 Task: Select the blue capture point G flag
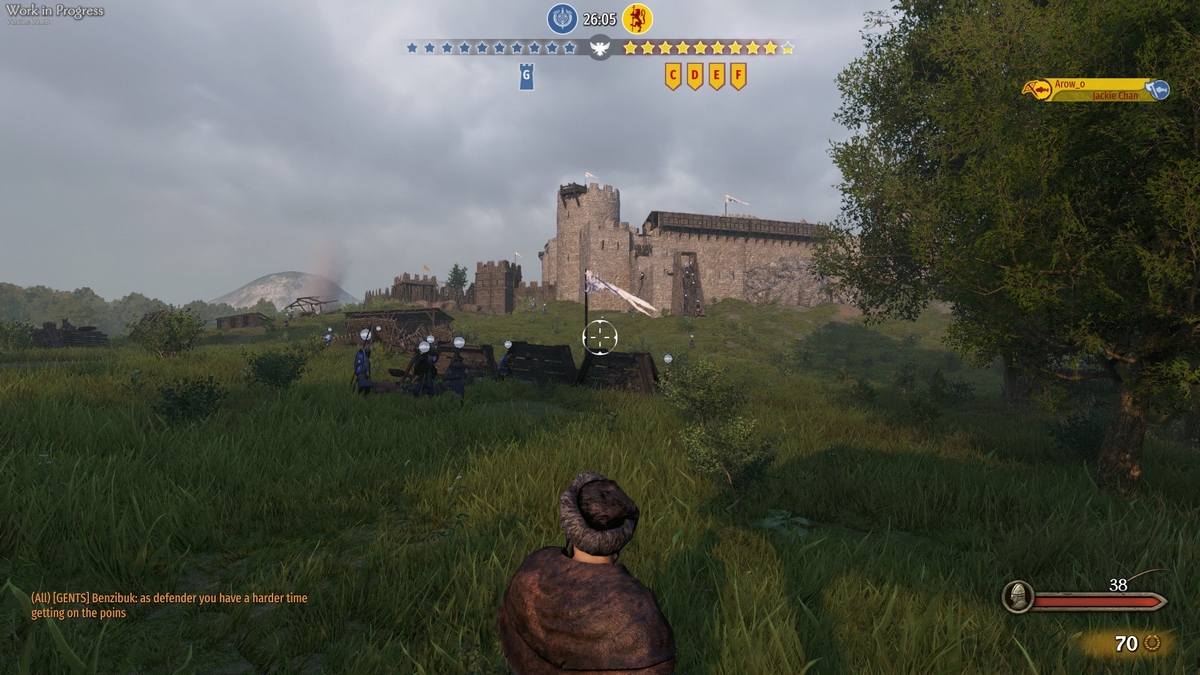tap(526, 76)
